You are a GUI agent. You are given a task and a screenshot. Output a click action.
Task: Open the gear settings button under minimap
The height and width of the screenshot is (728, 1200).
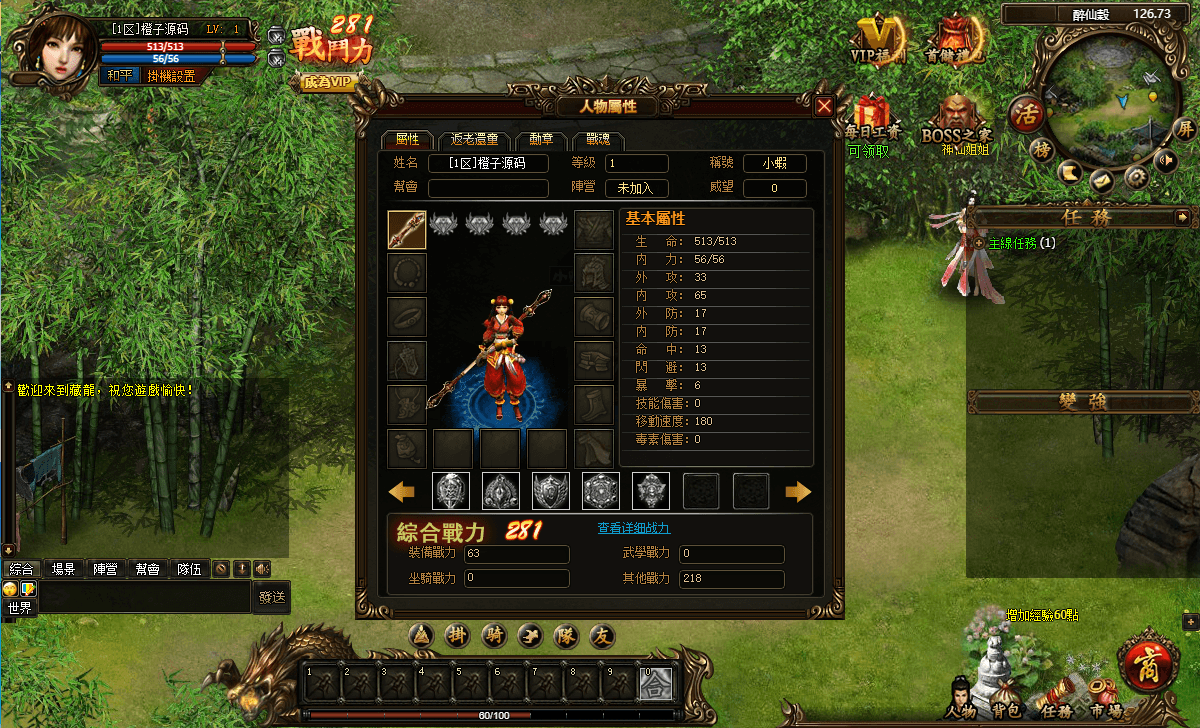point(1135,177)
